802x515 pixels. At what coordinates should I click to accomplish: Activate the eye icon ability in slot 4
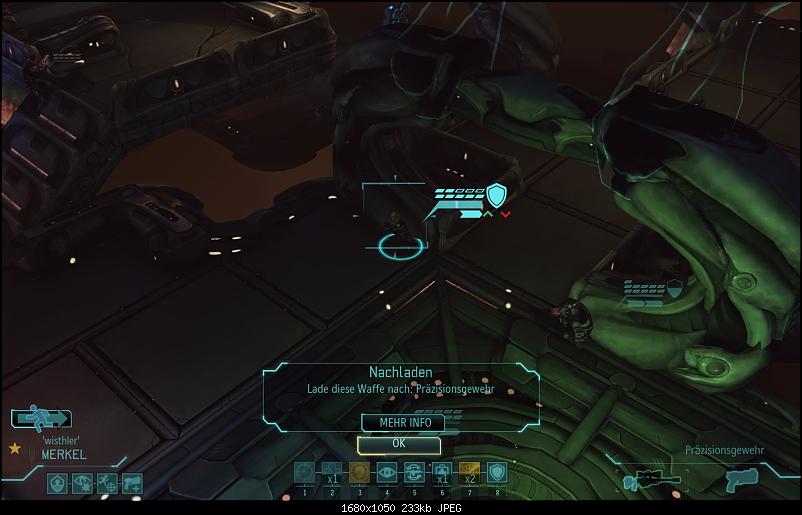(x=386, y=473)
